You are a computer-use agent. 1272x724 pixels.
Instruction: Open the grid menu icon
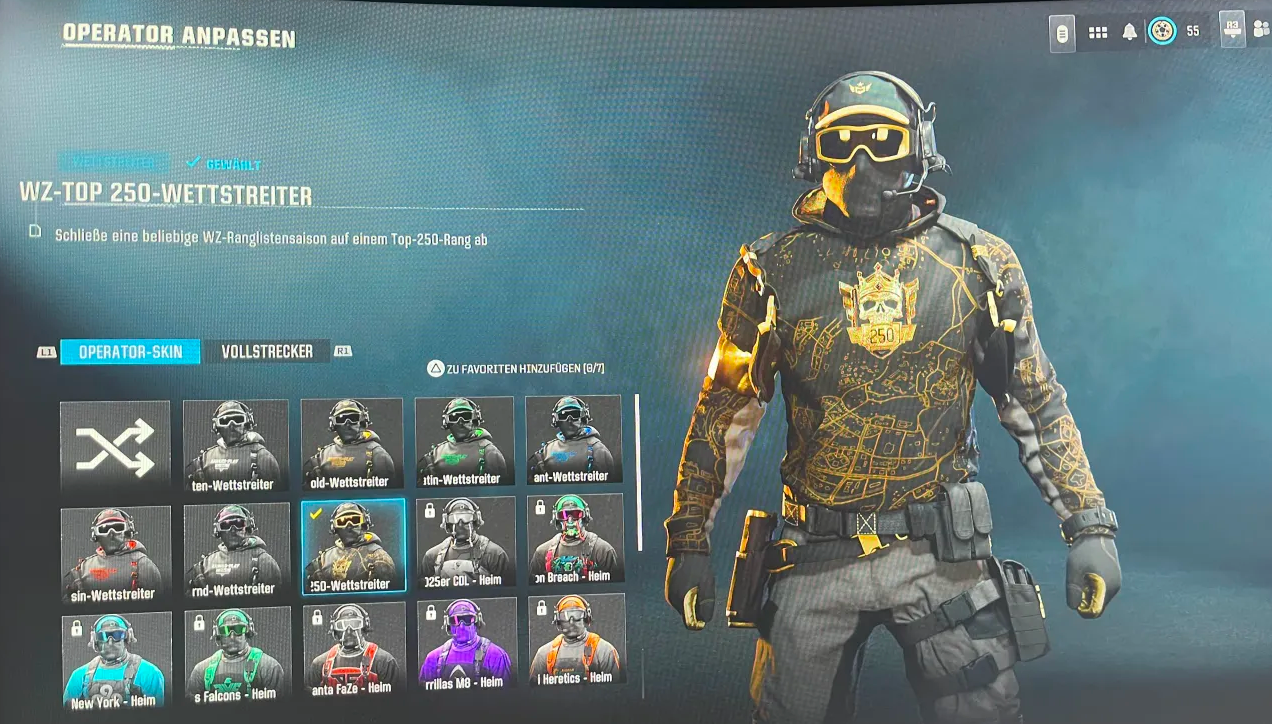(1098, 32)
